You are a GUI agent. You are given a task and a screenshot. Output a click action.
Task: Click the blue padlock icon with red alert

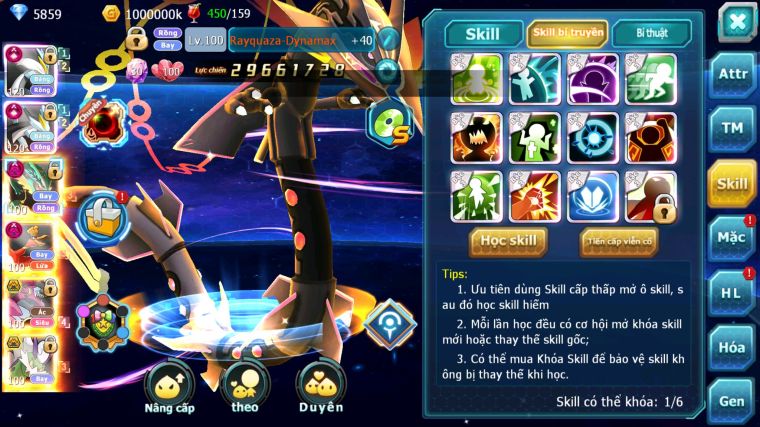pyautogui.click(x=102, y=212)
